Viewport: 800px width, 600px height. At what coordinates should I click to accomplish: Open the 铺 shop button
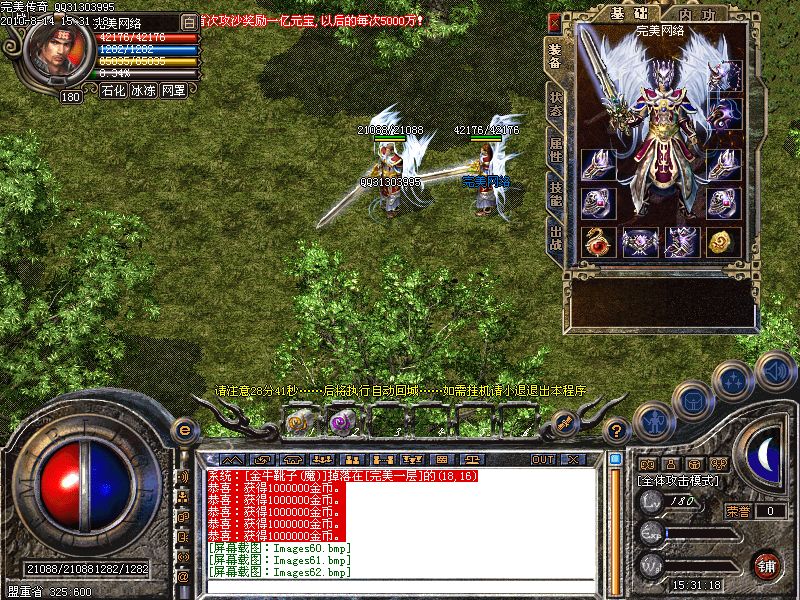pos(767,564)
